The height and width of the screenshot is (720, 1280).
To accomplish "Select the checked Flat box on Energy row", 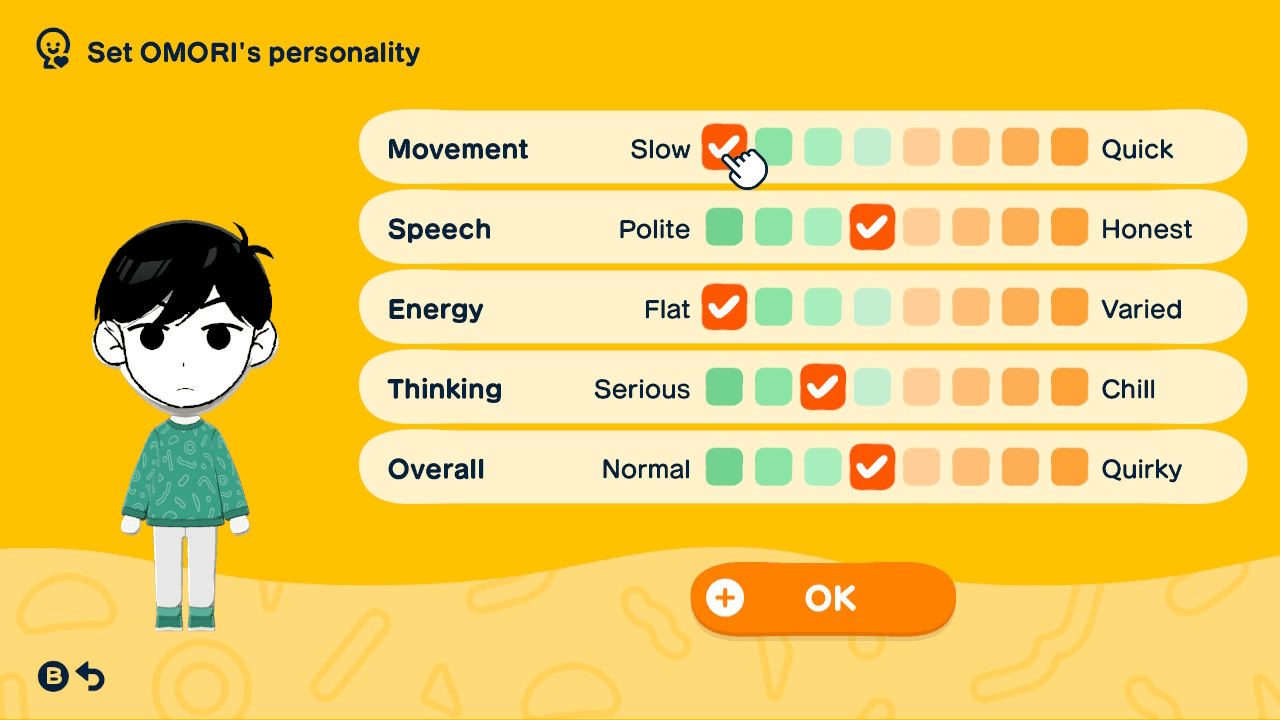I will [x=724, y=307].
